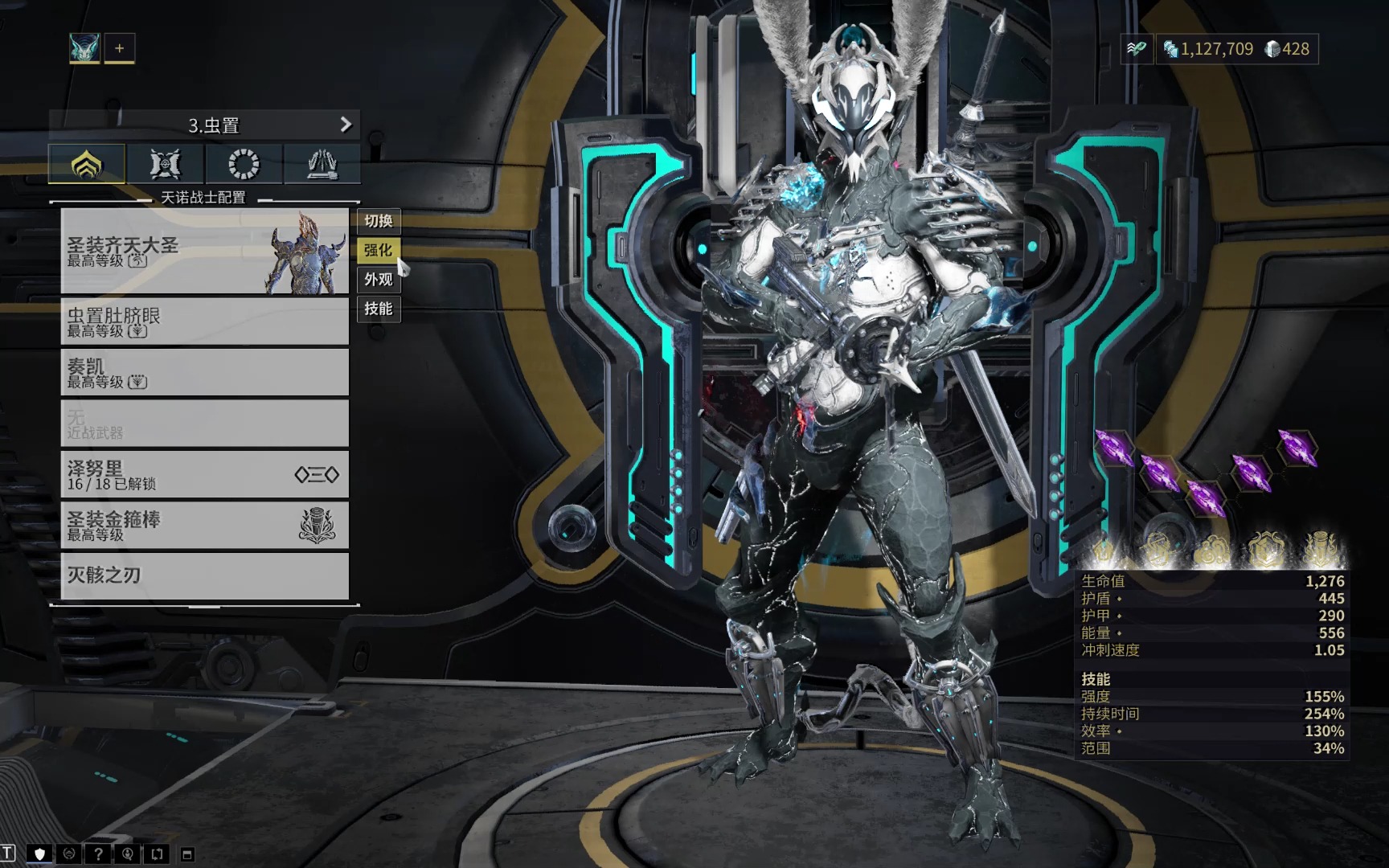Open the gear wheel tab
The image size is (1389, 868).
tap(244, 164)
